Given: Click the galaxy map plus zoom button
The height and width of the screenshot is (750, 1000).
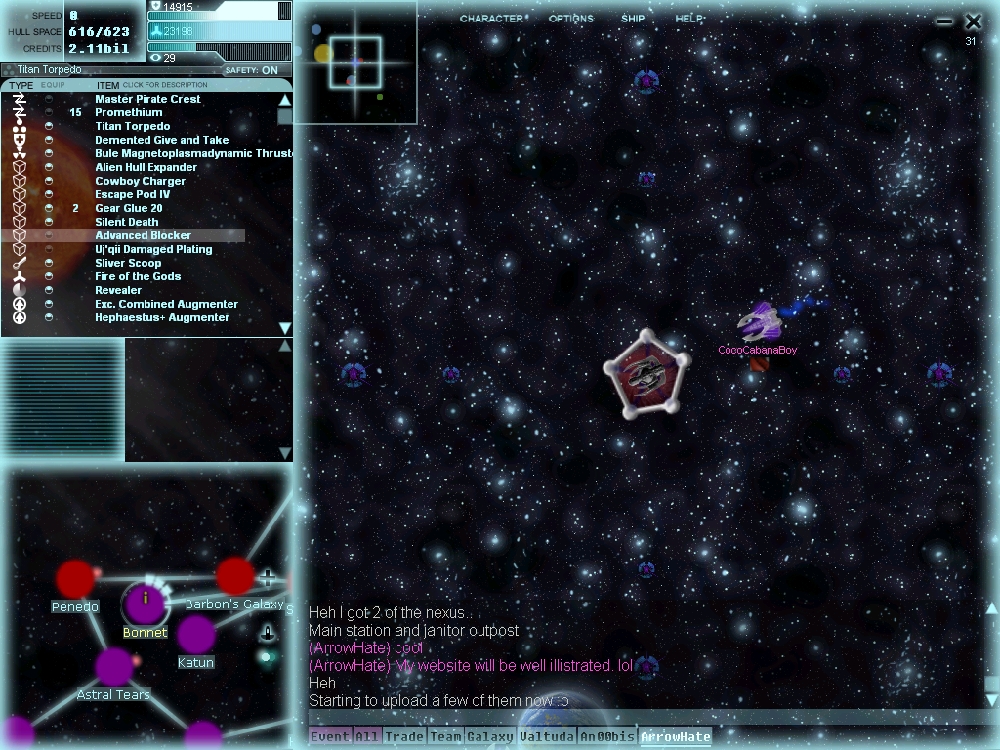Looking at the screenshot, I should pyautogui.click(x=267, y=578).
